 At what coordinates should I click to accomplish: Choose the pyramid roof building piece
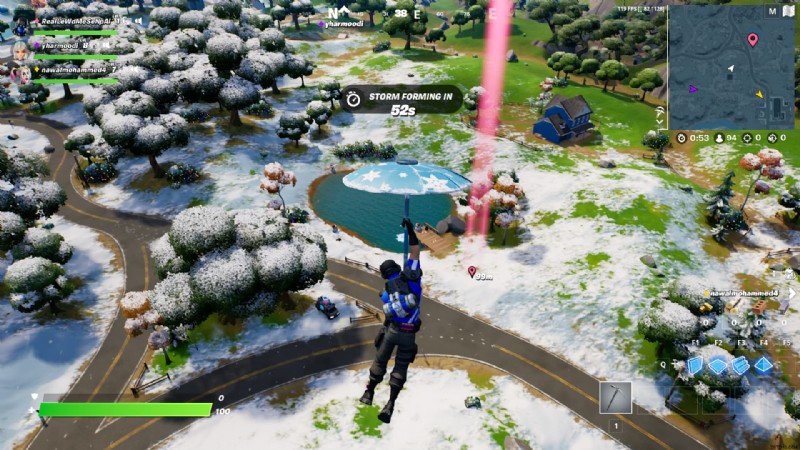point(764,366)
